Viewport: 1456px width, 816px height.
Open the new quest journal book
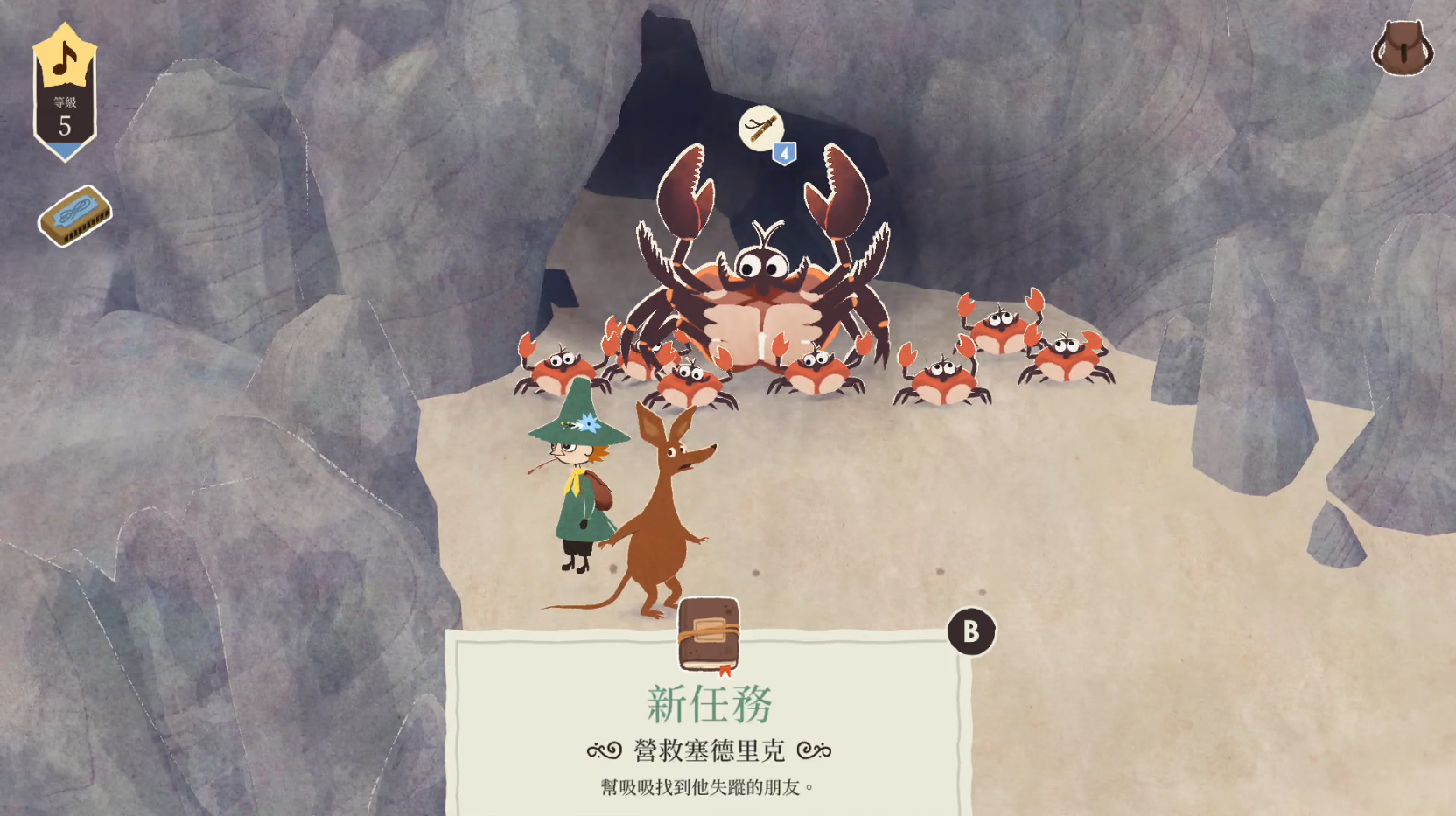coord(709,635)
